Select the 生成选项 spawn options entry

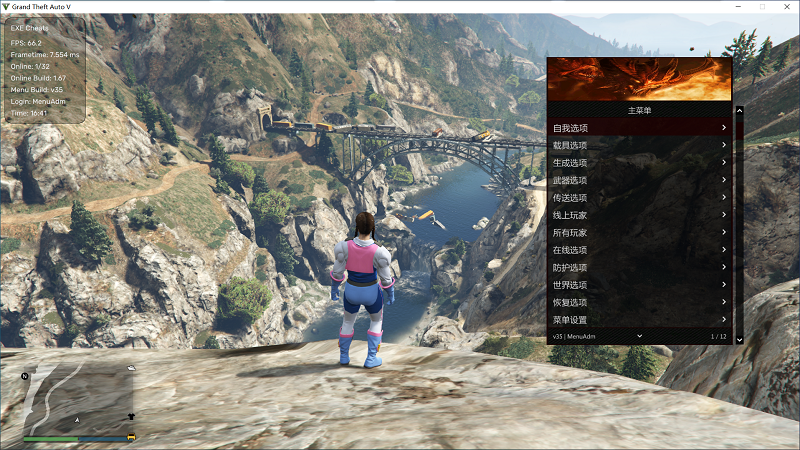coord(640,163)
